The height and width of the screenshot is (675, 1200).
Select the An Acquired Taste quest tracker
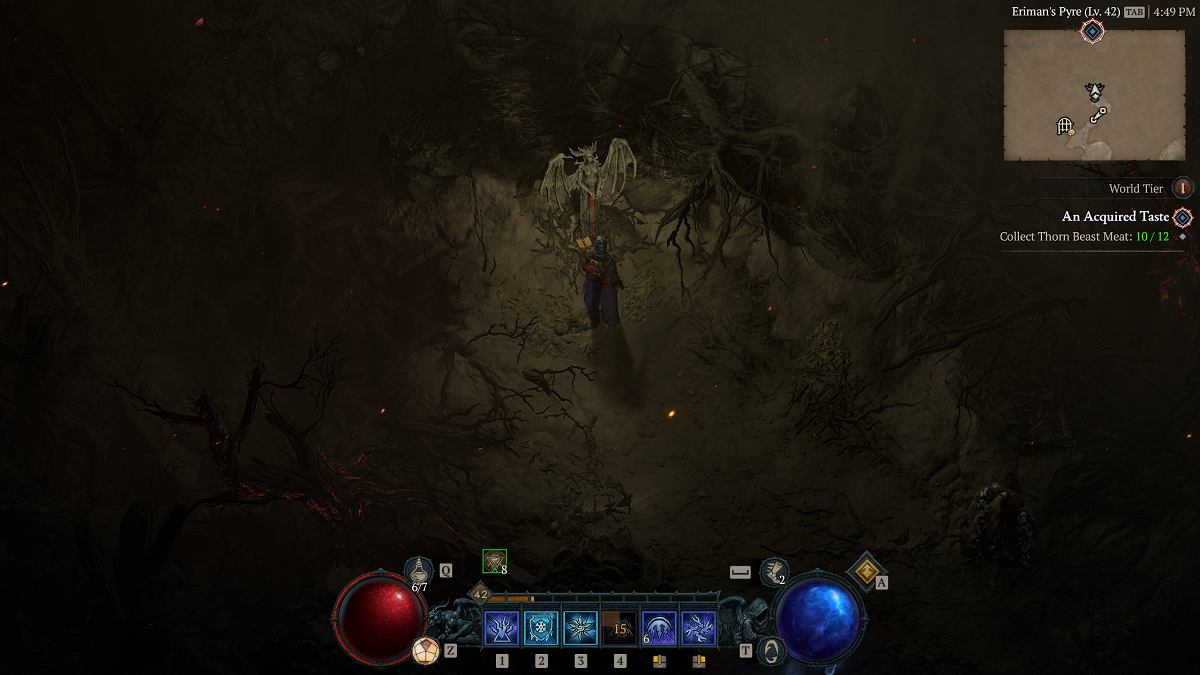pos(1115,217)
